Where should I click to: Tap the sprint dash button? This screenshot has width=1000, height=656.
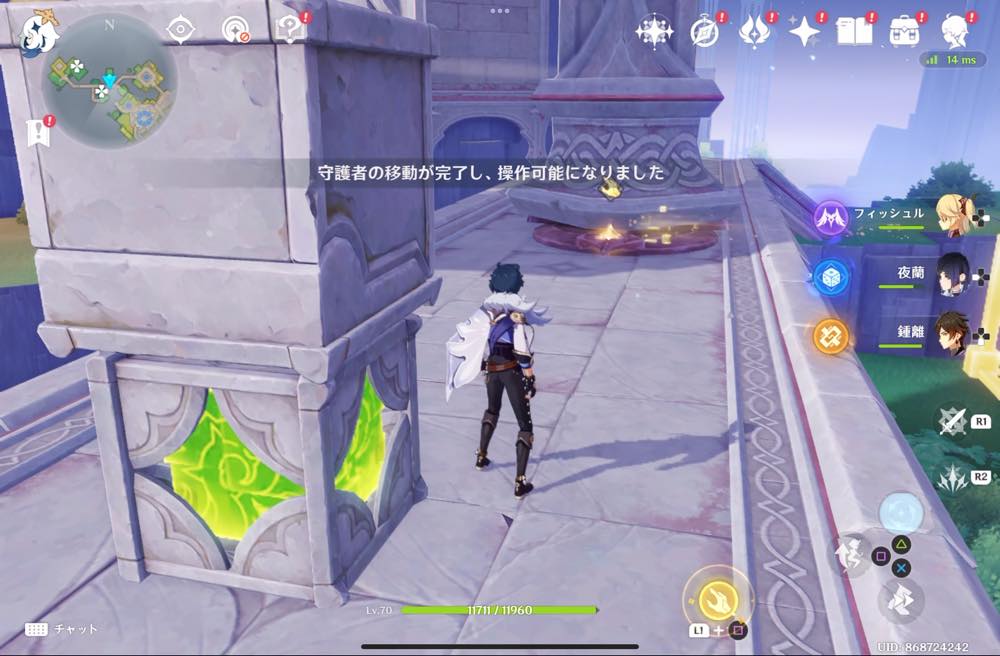pos(901,601)
